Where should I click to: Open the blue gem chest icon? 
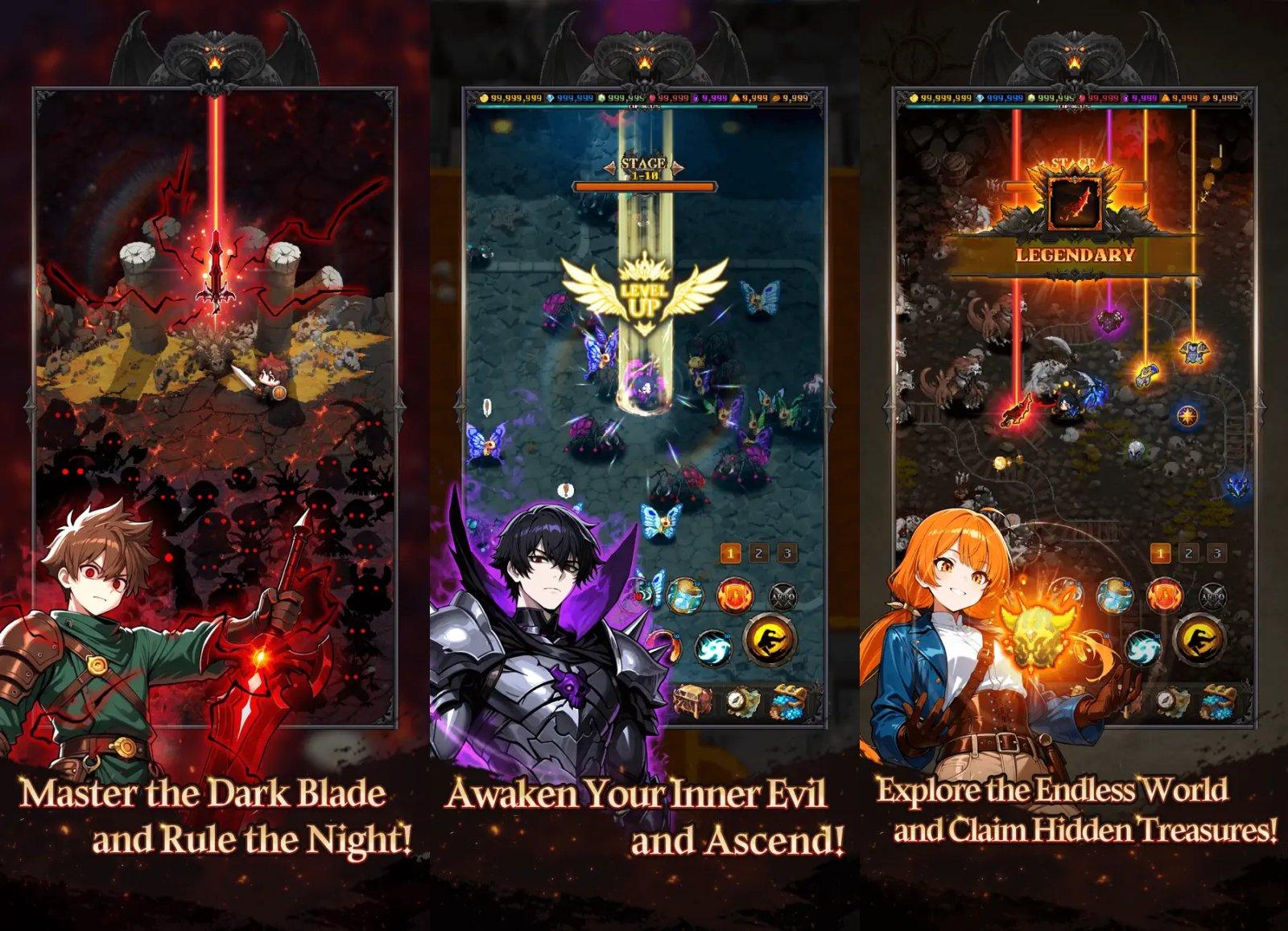coord(788,702)
